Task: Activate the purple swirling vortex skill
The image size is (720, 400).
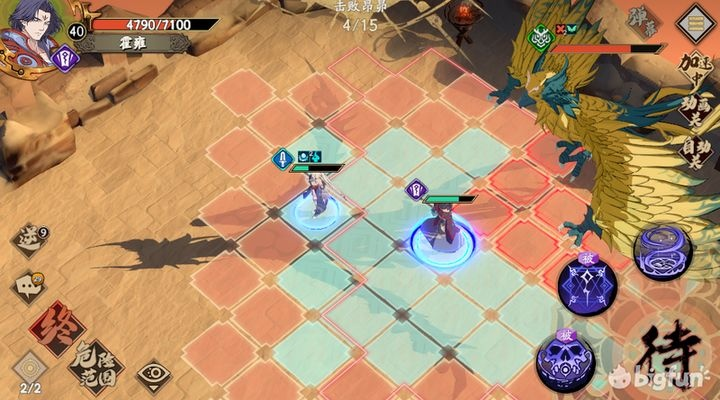Action: [661, 249]
